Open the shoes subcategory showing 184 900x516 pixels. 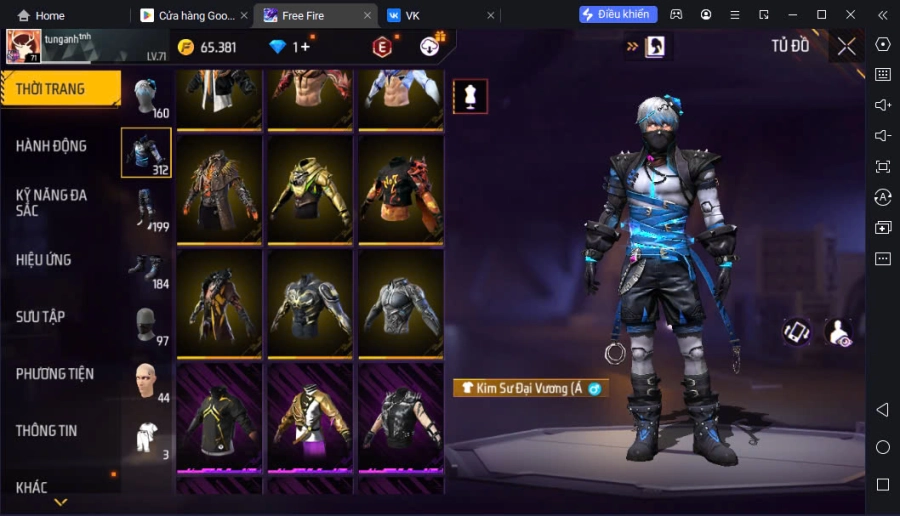(147, 268)
